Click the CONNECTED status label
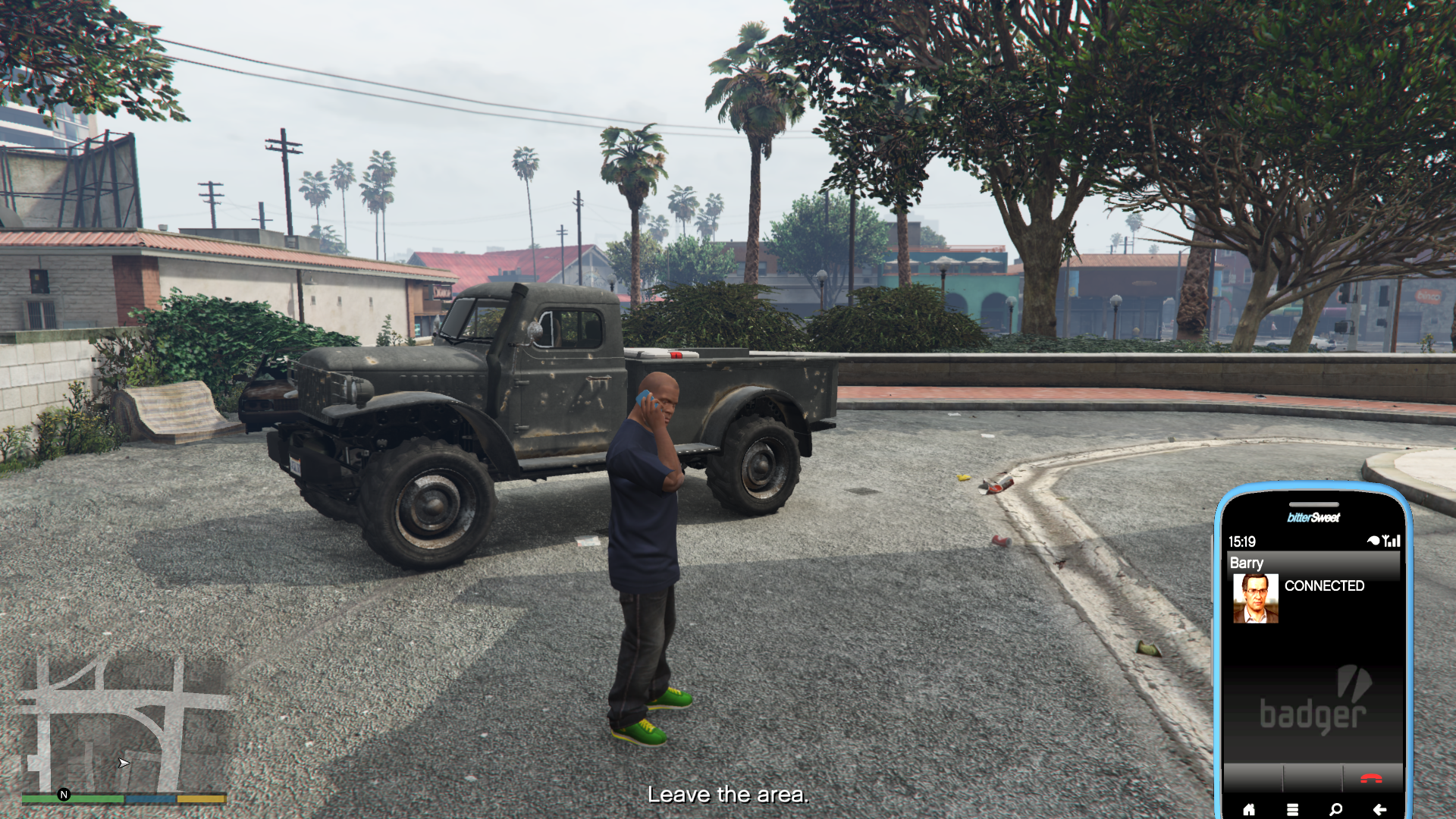Image resolution: width=1456 pixels, height=819 pixels. (1325, 585)
